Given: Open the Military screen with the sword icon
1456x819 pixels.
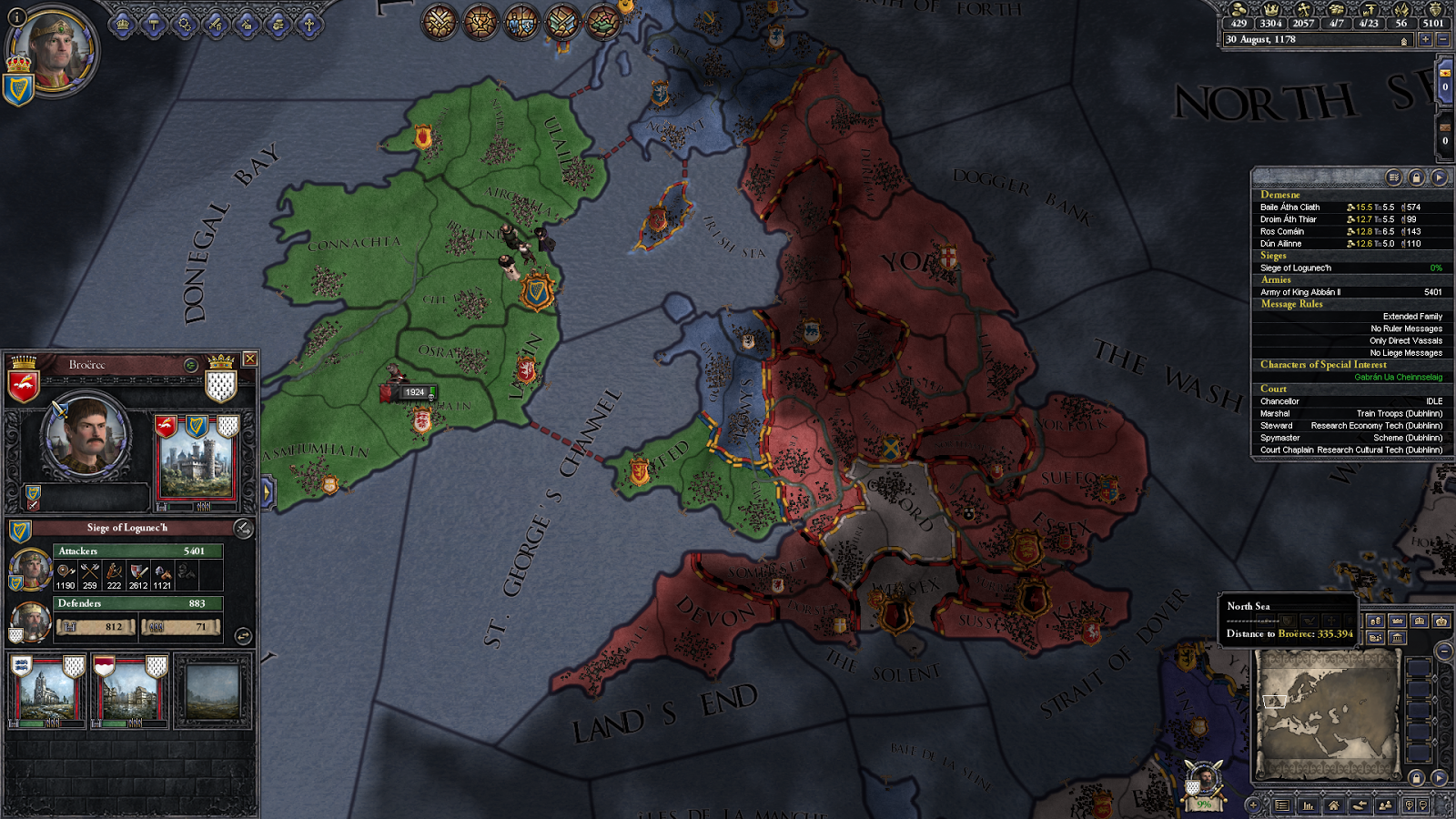Looking at the screenshot, I should tap(216, 25).
